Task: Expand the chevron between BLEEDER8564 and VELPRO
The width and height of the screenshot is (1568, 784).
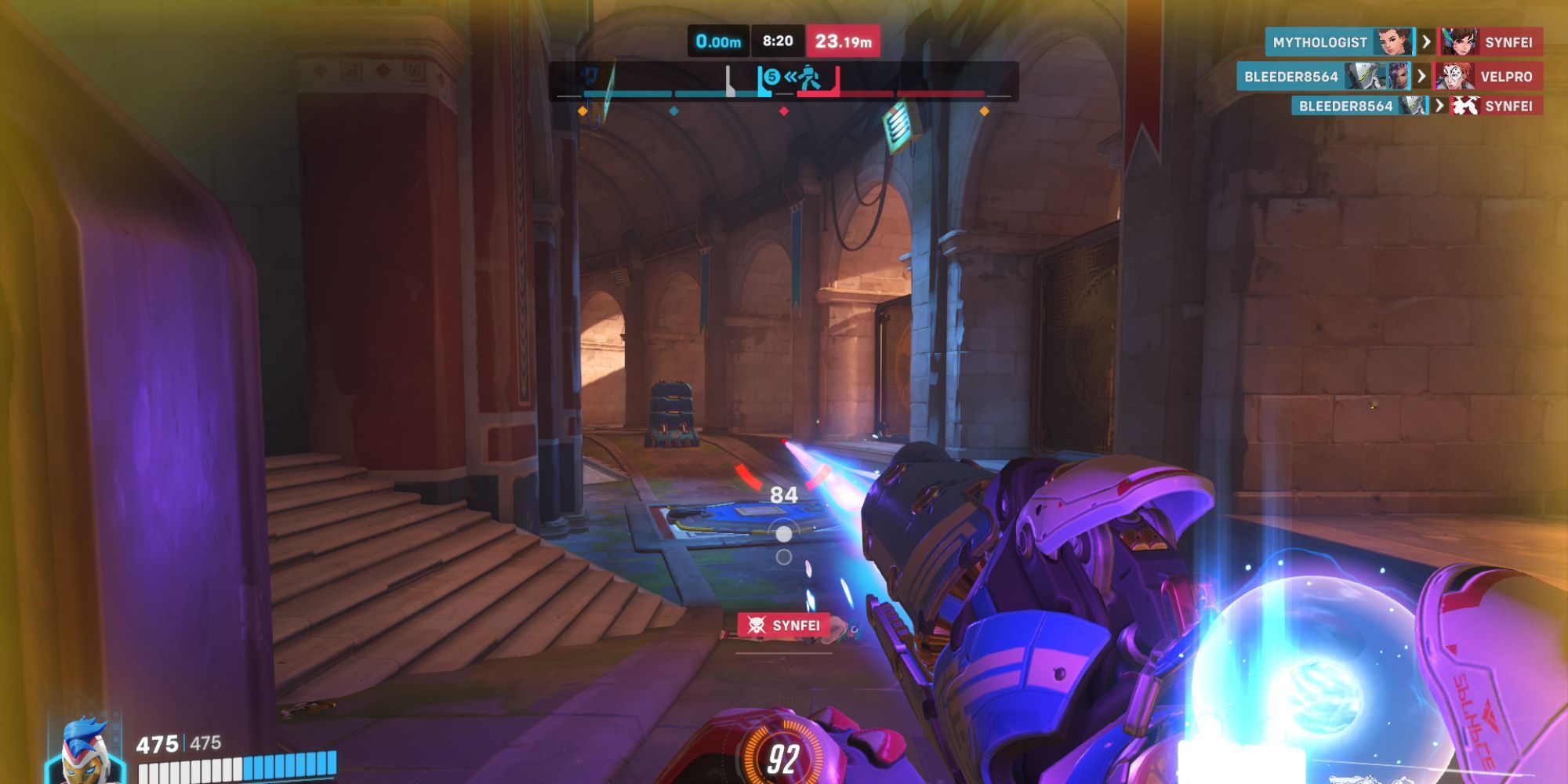Action: point(1422,76)
